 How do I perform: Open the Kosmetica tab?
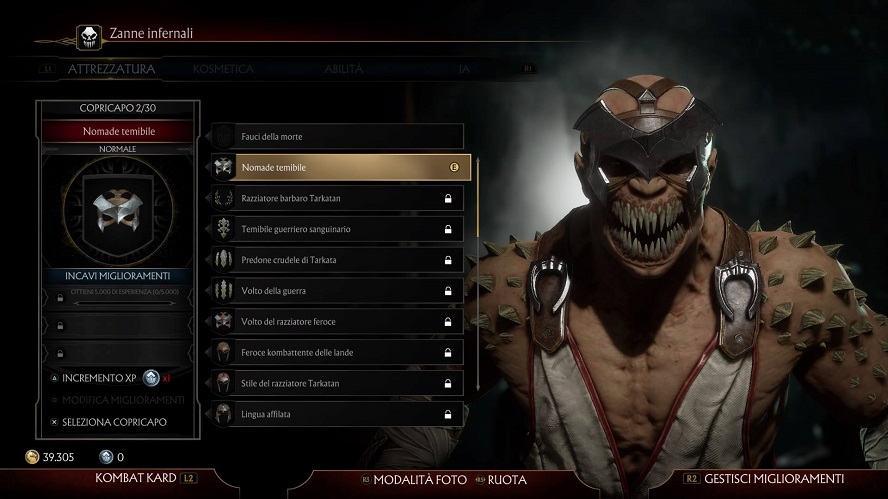click(x=224, y=69)
